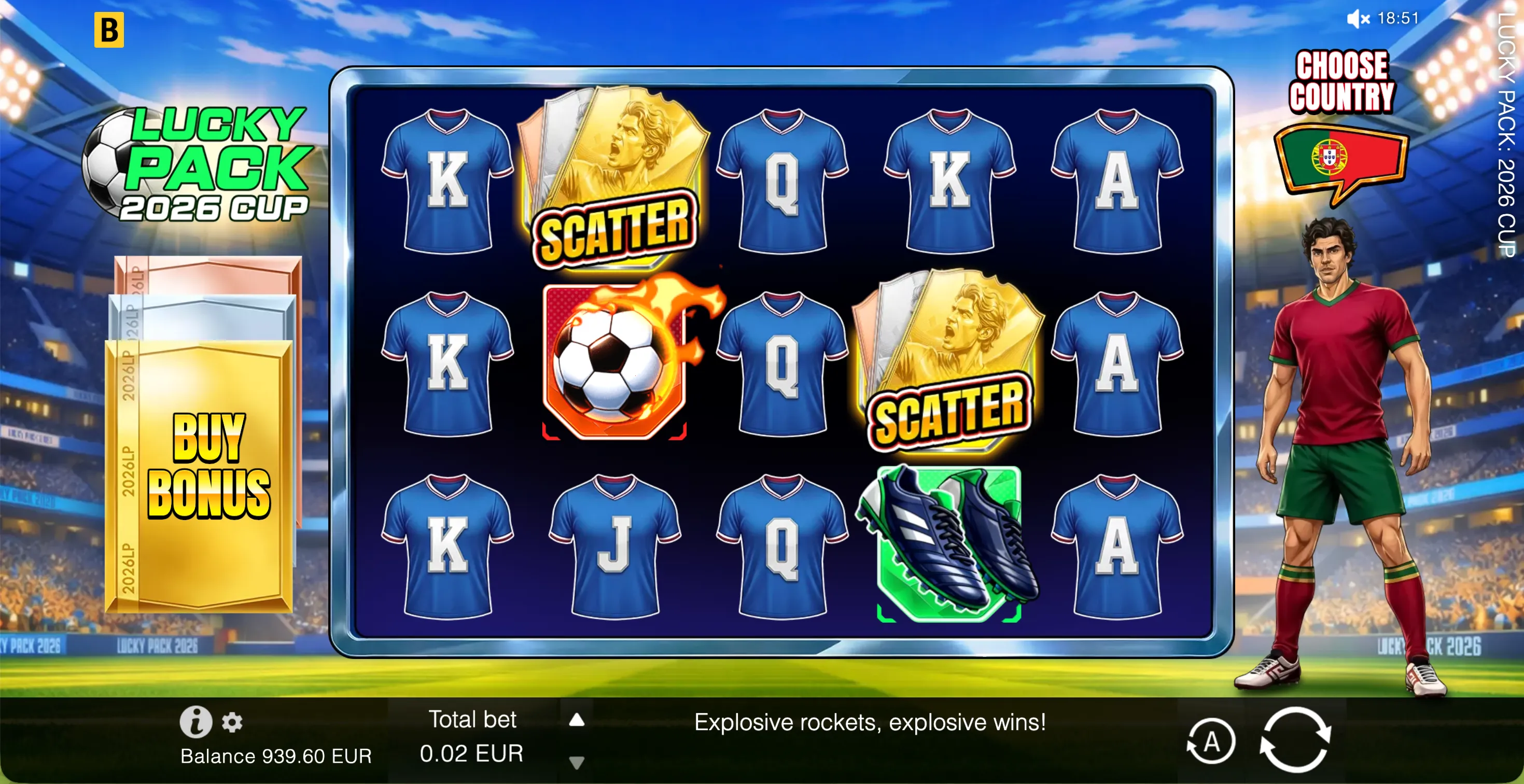Increase the total bet amount

[x=576, y=721]
